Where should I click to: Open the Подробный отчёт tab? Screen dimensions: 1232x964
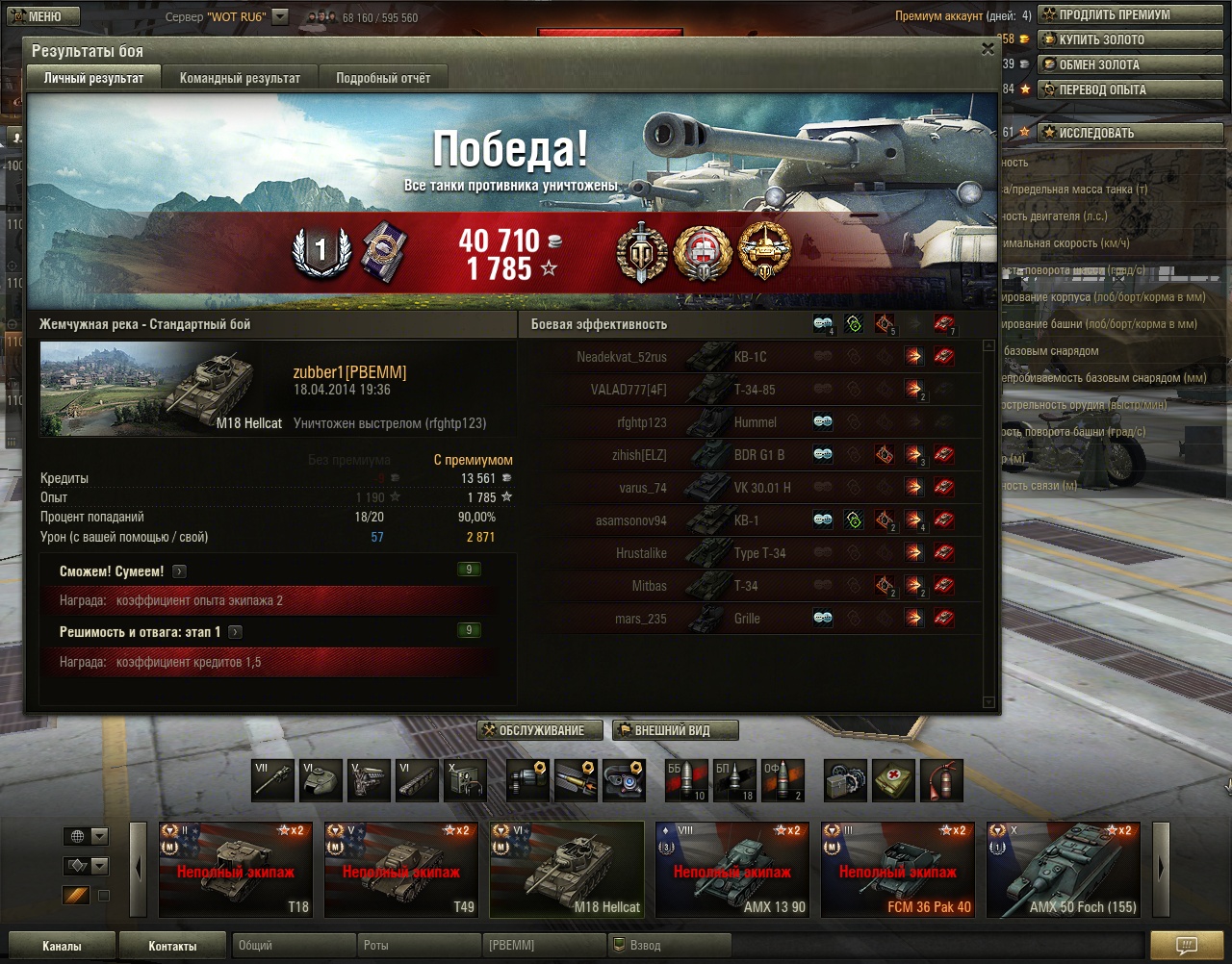click(383, 78)
